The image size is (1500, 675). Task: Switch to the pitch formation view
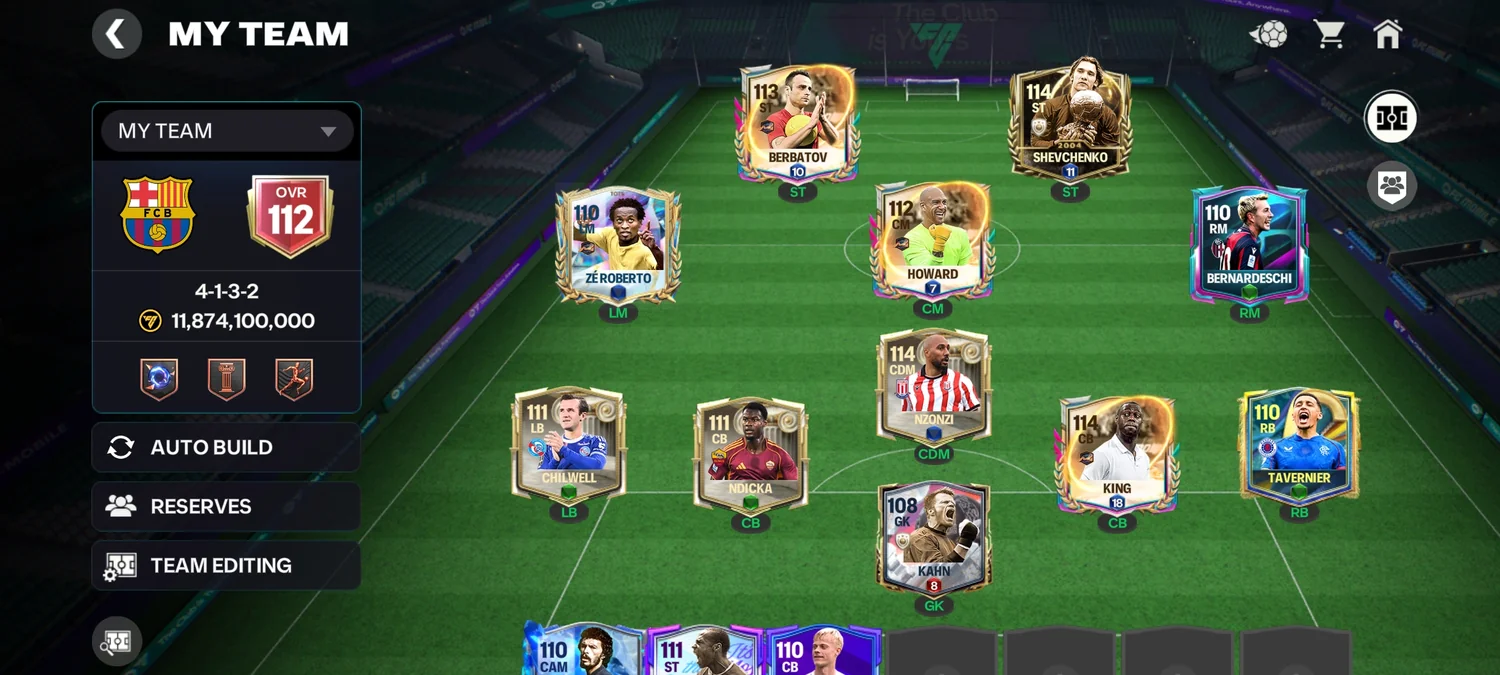tap(1391, 118)
